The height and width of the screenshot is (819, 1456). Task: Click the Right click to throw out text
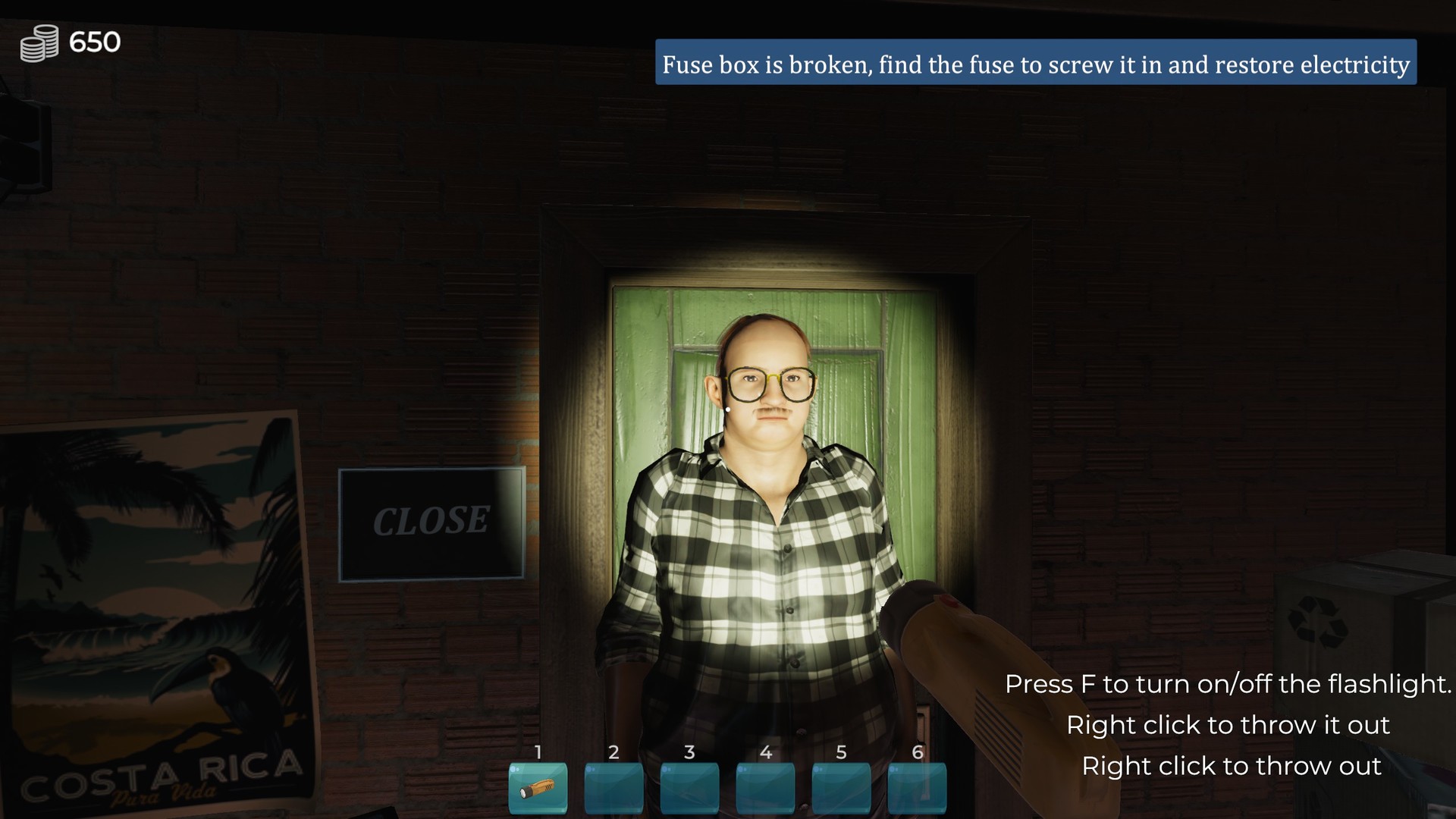point(1232,766)
